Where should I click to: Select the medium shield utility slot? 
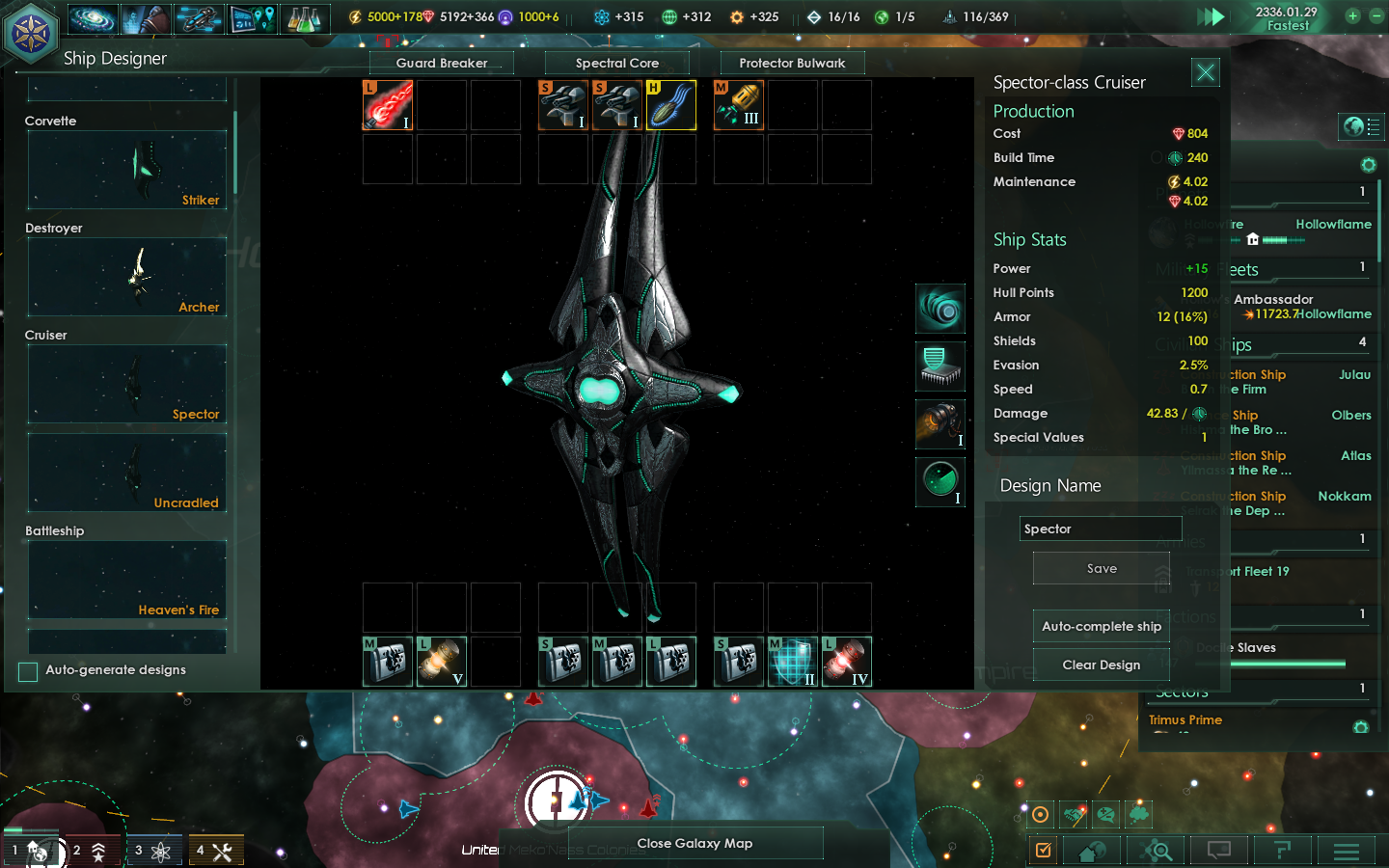[x=793, y=663]
